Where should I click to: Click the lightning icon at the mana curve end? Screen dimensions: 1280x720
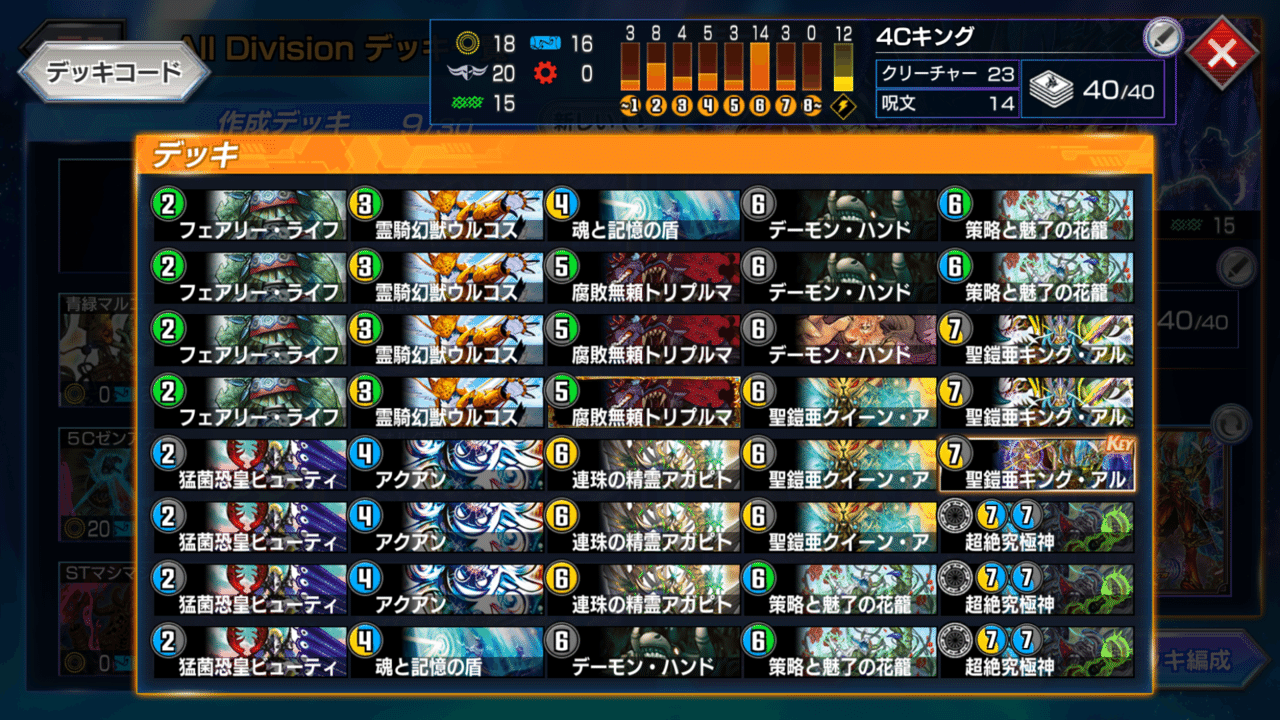[842, 103]
